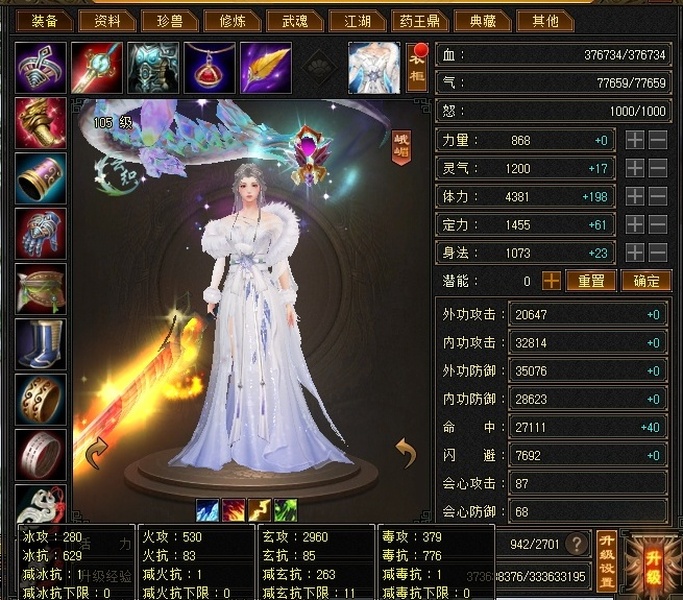The width and height of the screenshot is (683, 600).
Task: Switch to the 修炼 tab
Action: [x=234, y=20]
